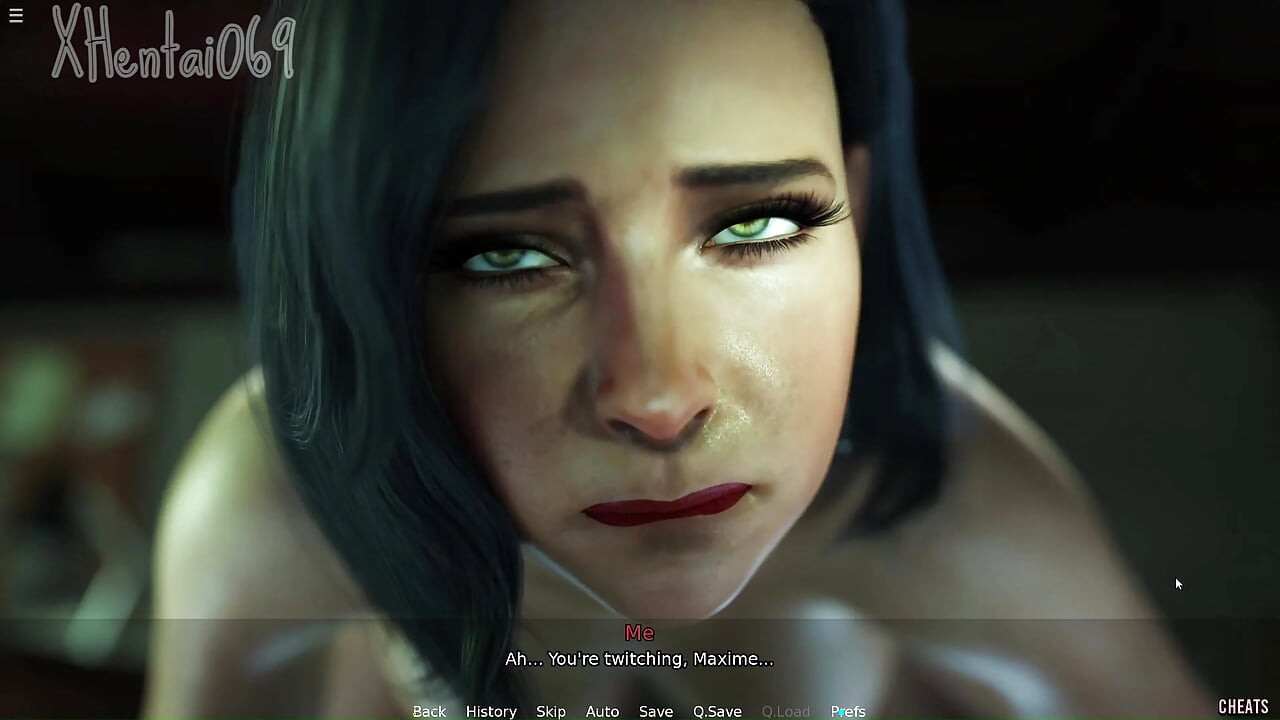Screen dimensions: 1280x720
Task: Open the dialogue History
Action: [x=491, y=711]
